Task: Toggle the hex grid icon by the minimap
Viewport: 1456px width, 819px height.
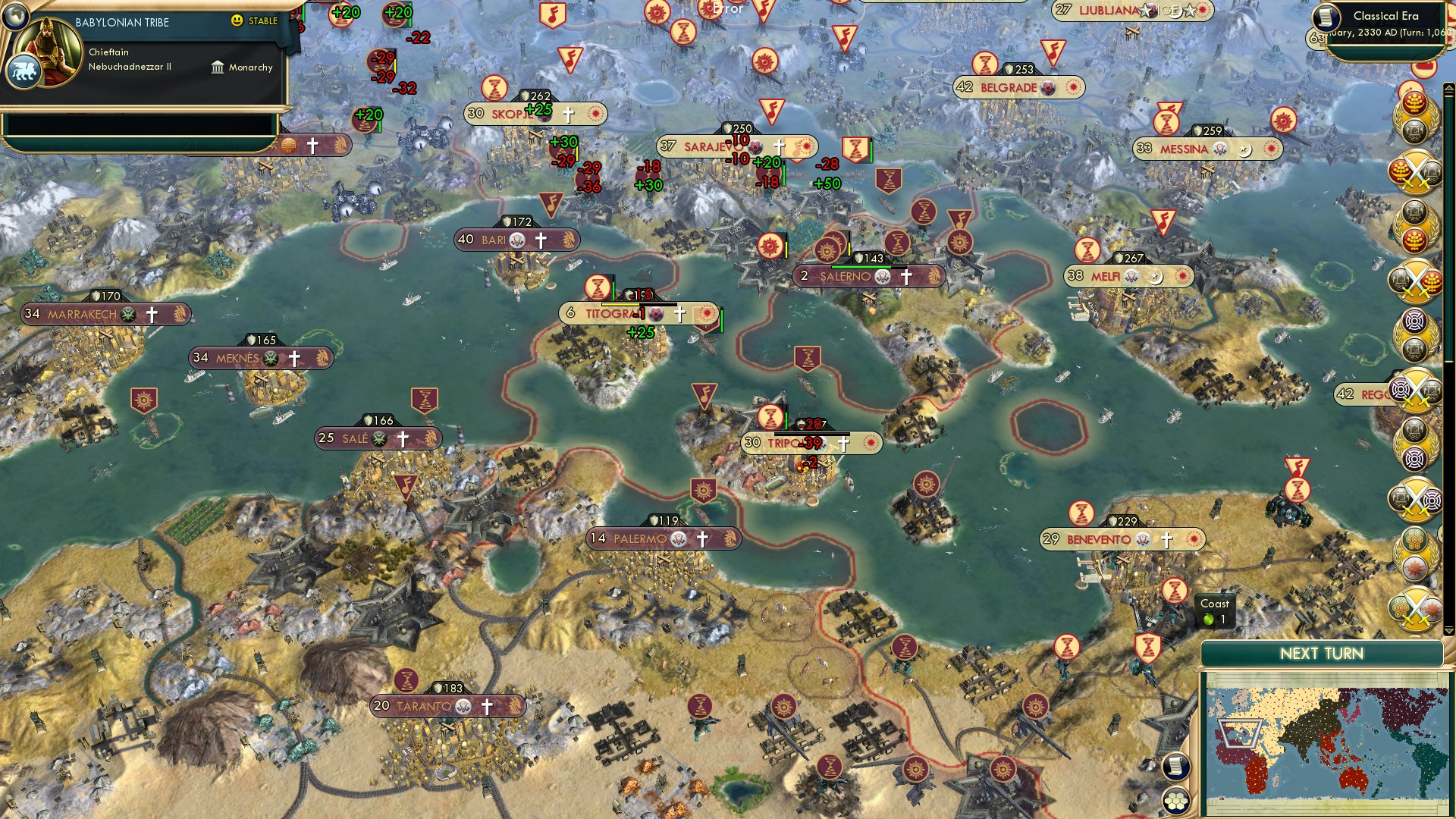Action: pyautogui.click(x=1175, y=801)
